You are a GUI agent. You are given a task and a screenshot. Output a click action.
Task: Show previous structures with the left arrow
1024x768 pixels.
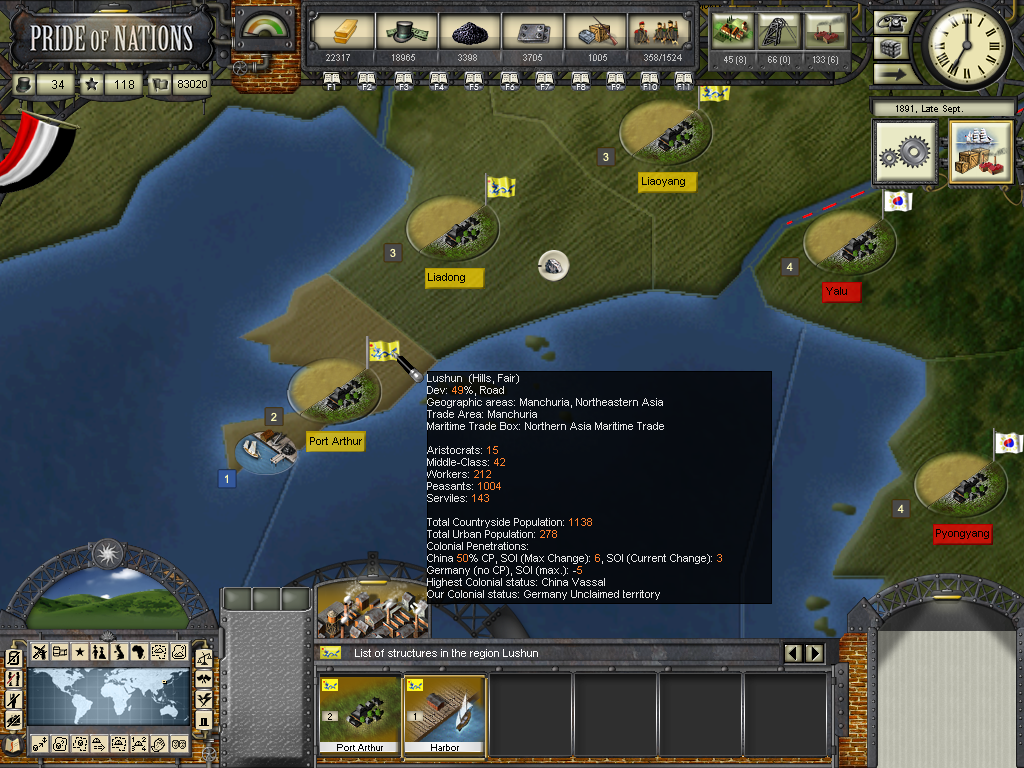click(x=794, y=653)
